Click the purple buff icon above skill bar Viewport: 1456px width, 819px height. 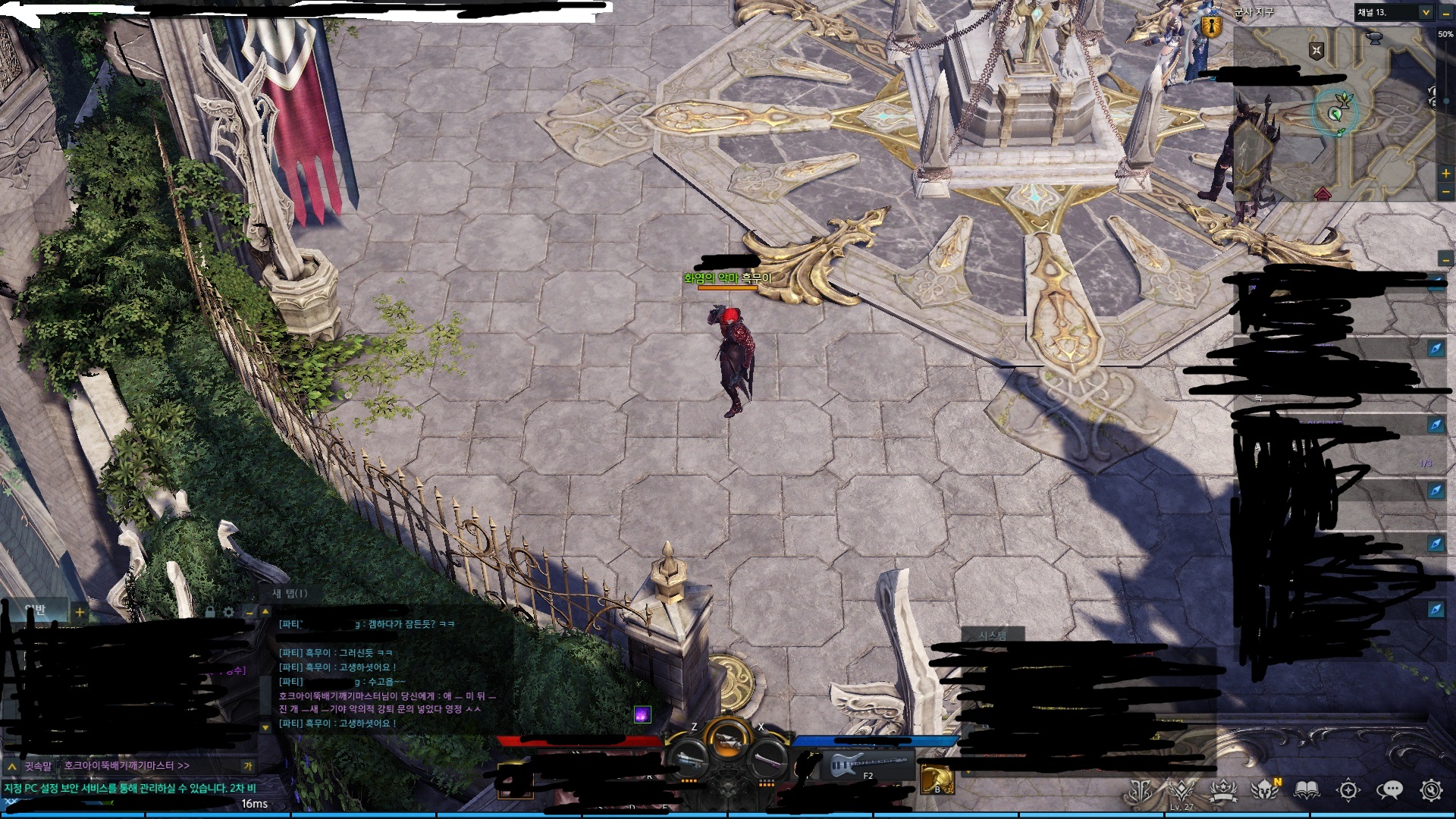coord(642,714)
